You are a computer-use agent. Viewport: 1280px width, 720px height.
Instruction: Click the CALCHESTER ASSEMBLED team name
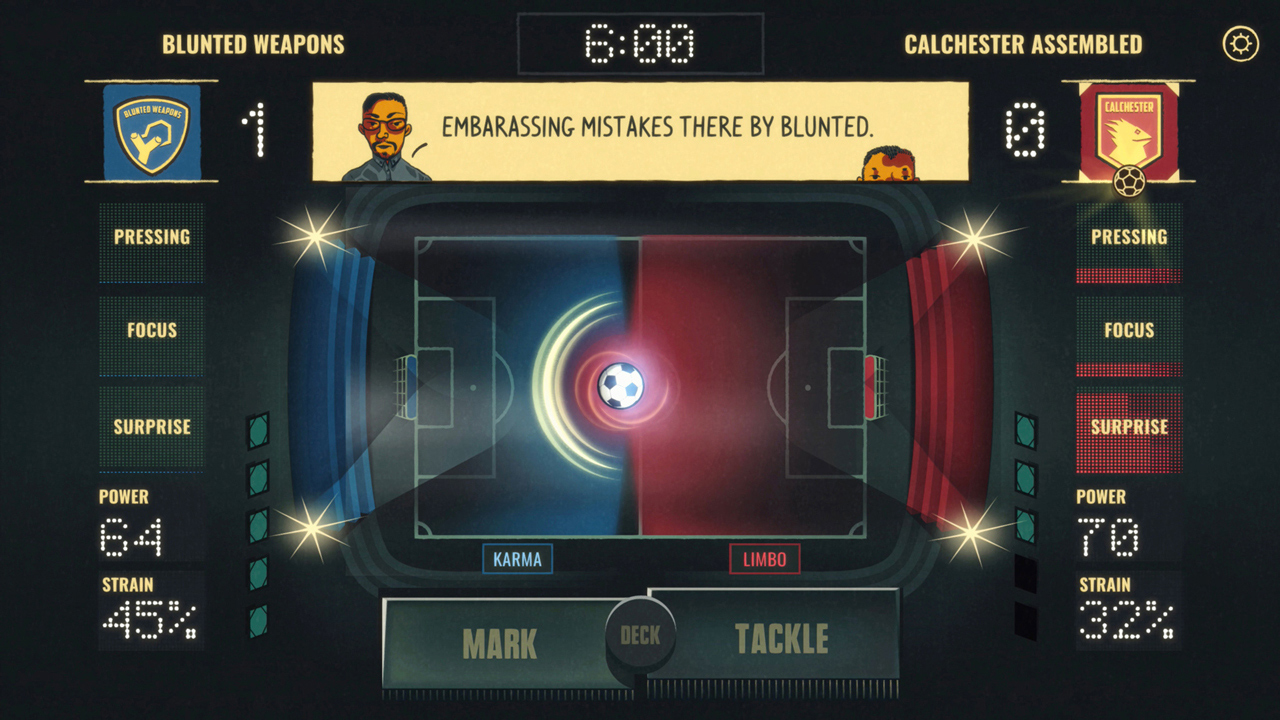[1024, 44]
